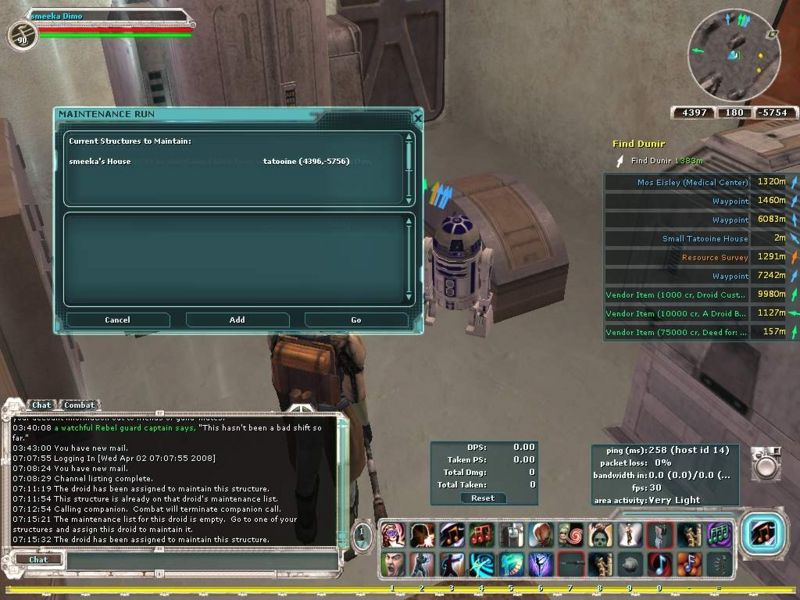Choose the Small Tatooine House waypoint

click(705, 239)
